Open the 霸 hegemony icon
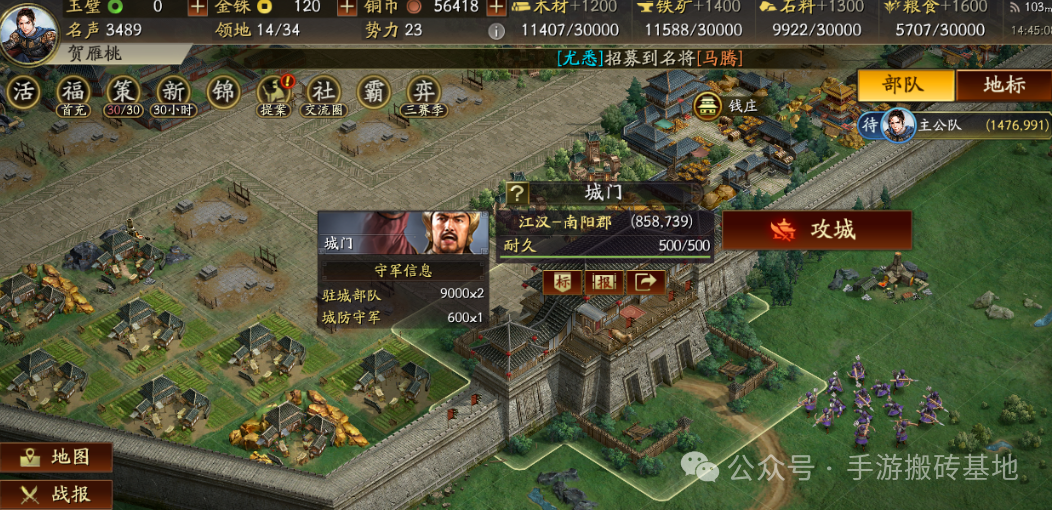 click(374, 92)
